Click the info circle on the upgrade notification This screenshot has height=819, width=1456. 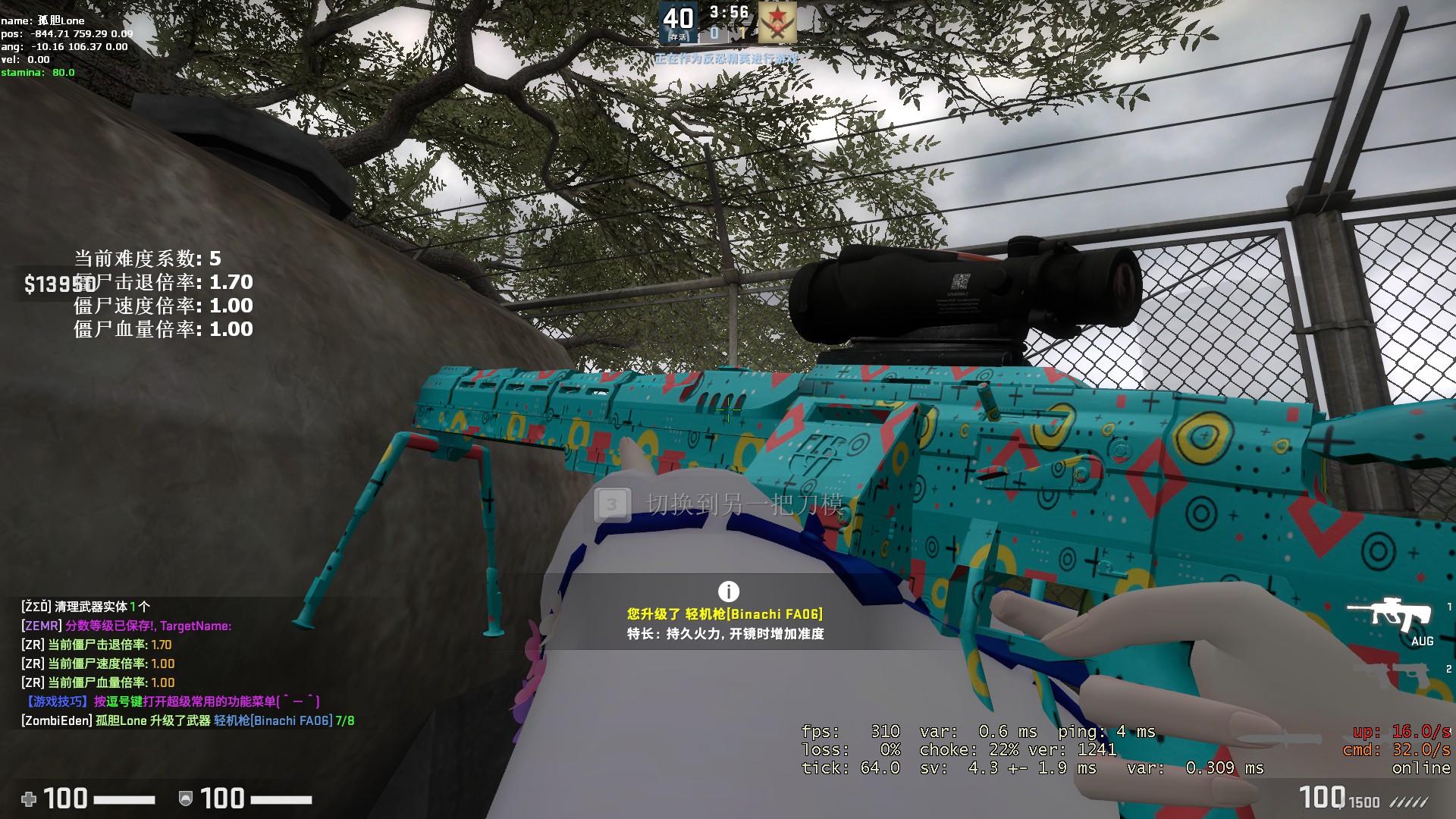pyautogui.click(x=726, y=591)
